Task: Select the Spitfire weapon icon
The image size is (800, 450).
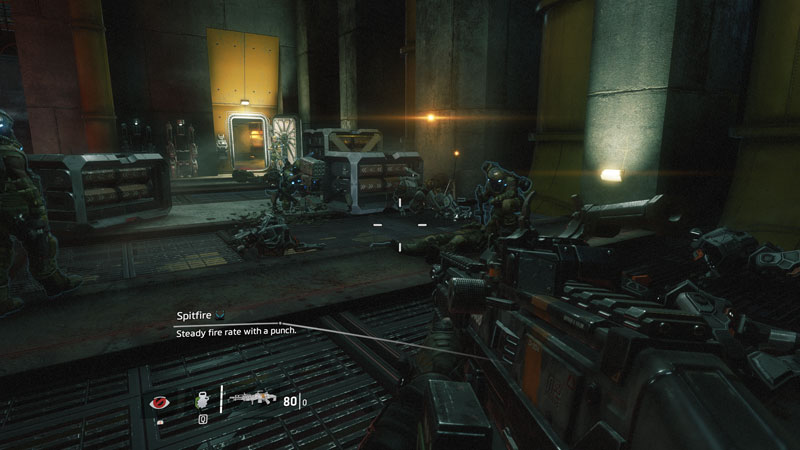Action: (253, 398)
